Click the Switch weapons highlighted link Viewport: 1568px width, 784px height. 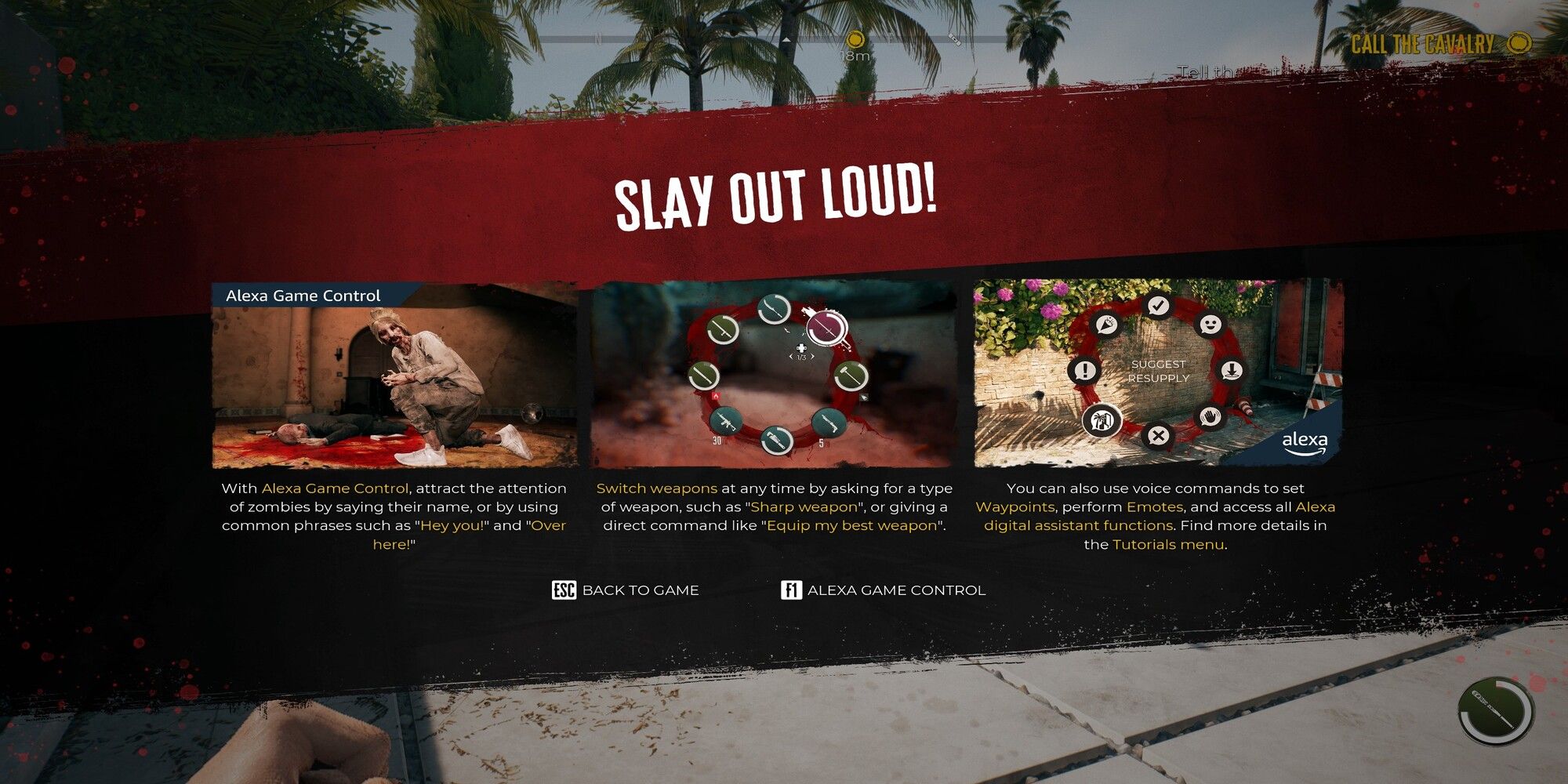coord(657,488)
